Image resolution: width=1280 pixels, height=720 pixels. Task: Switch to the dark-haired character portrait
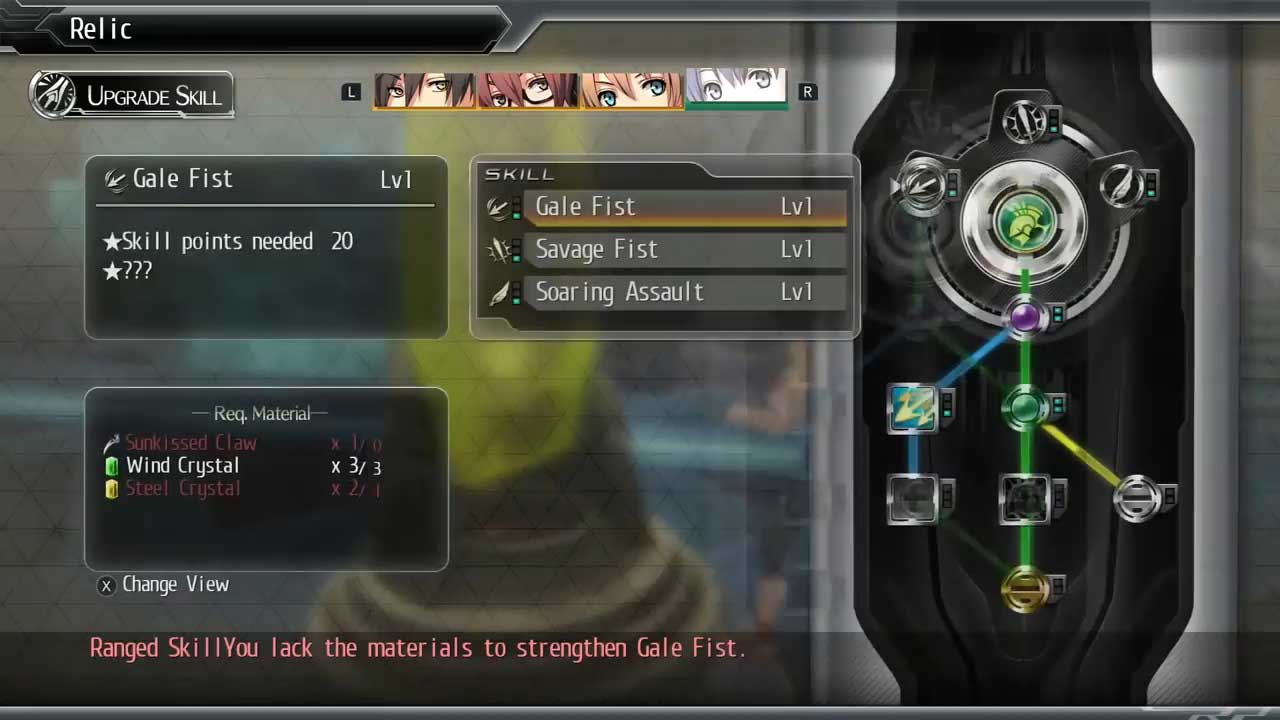pos(425,90)
